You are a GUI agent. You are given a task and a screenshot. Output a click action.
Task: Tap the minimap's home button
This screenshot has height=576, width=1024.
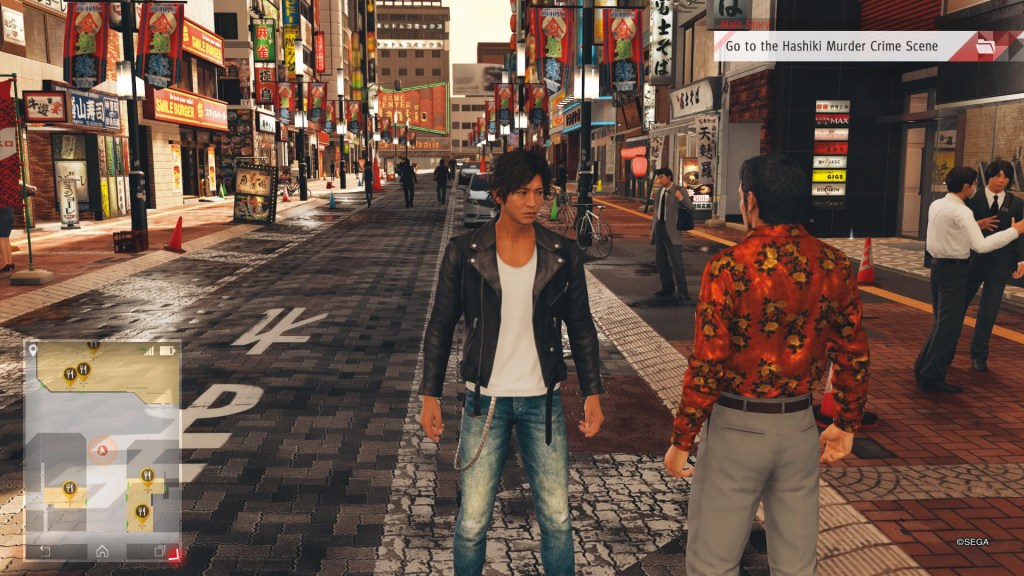pyautogui.click(x=102, y=551)
